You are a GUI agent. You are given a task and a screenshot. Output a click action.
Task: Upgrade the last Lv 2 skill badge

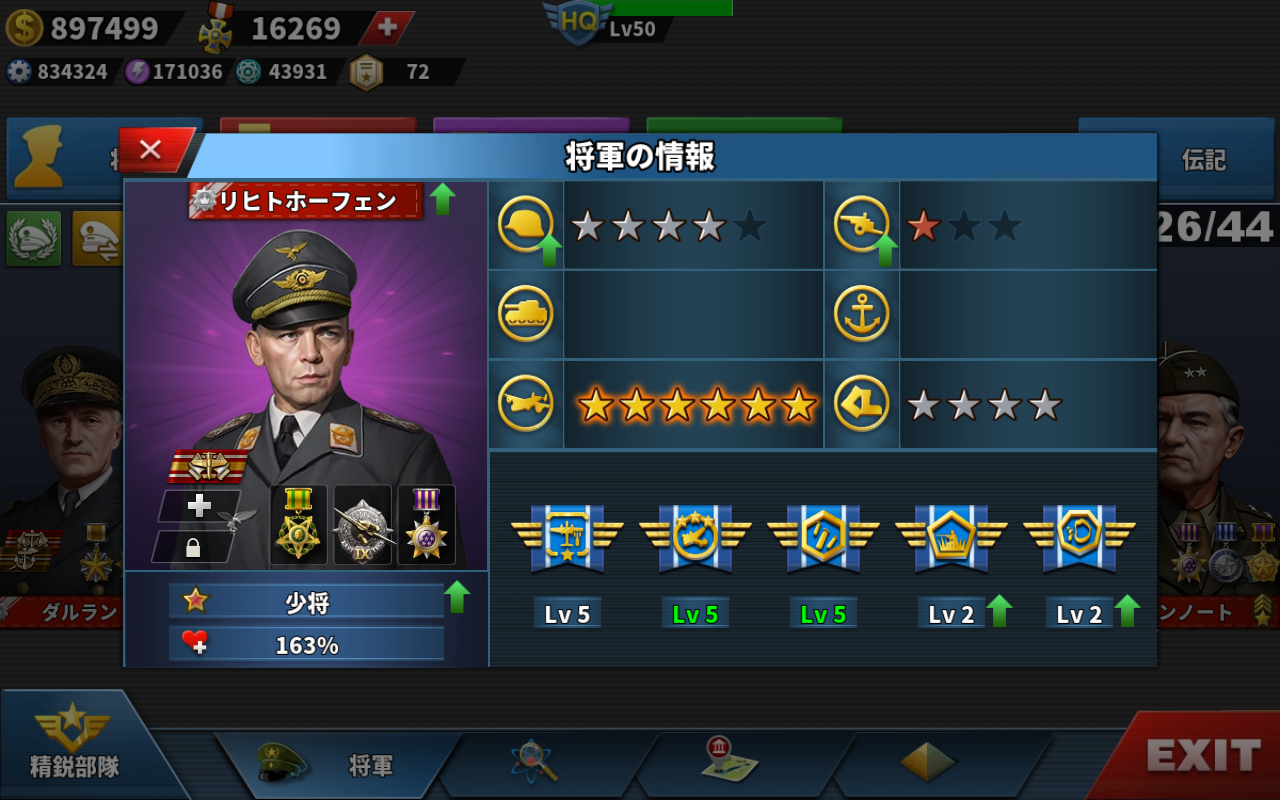[x=1127, y=610]
